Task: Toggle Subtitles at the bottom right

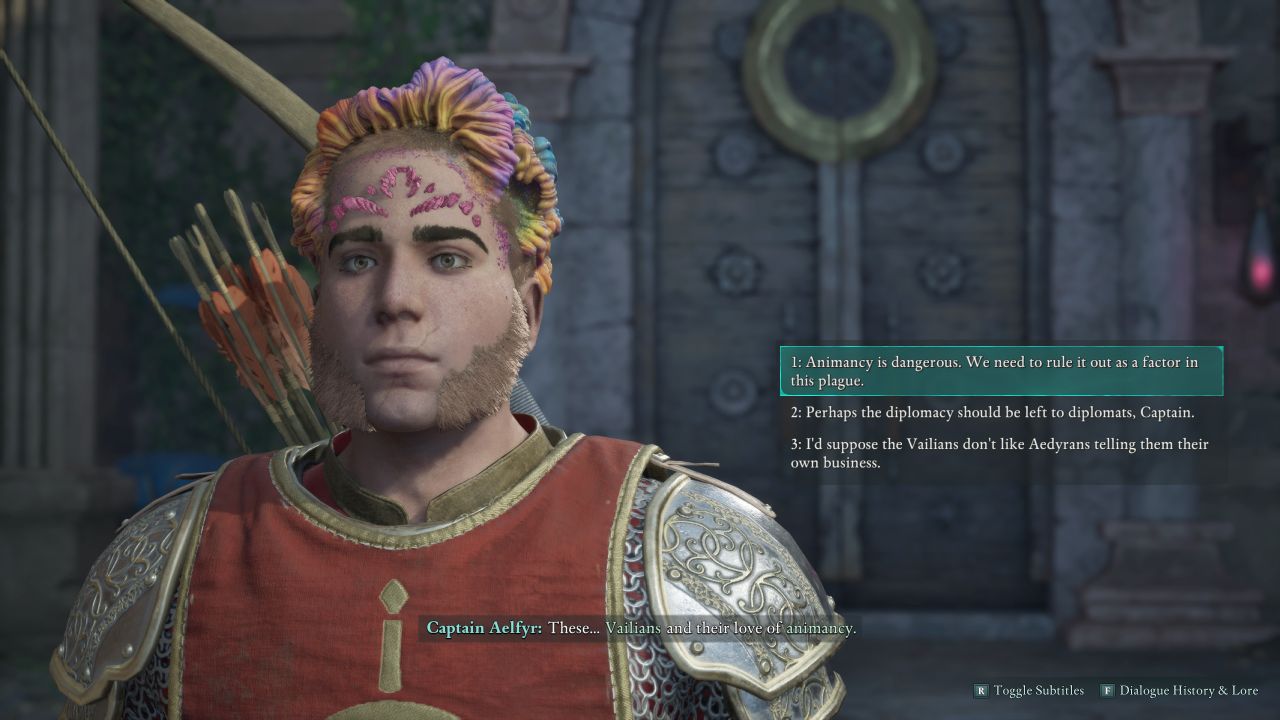Action: [1028, 690]
